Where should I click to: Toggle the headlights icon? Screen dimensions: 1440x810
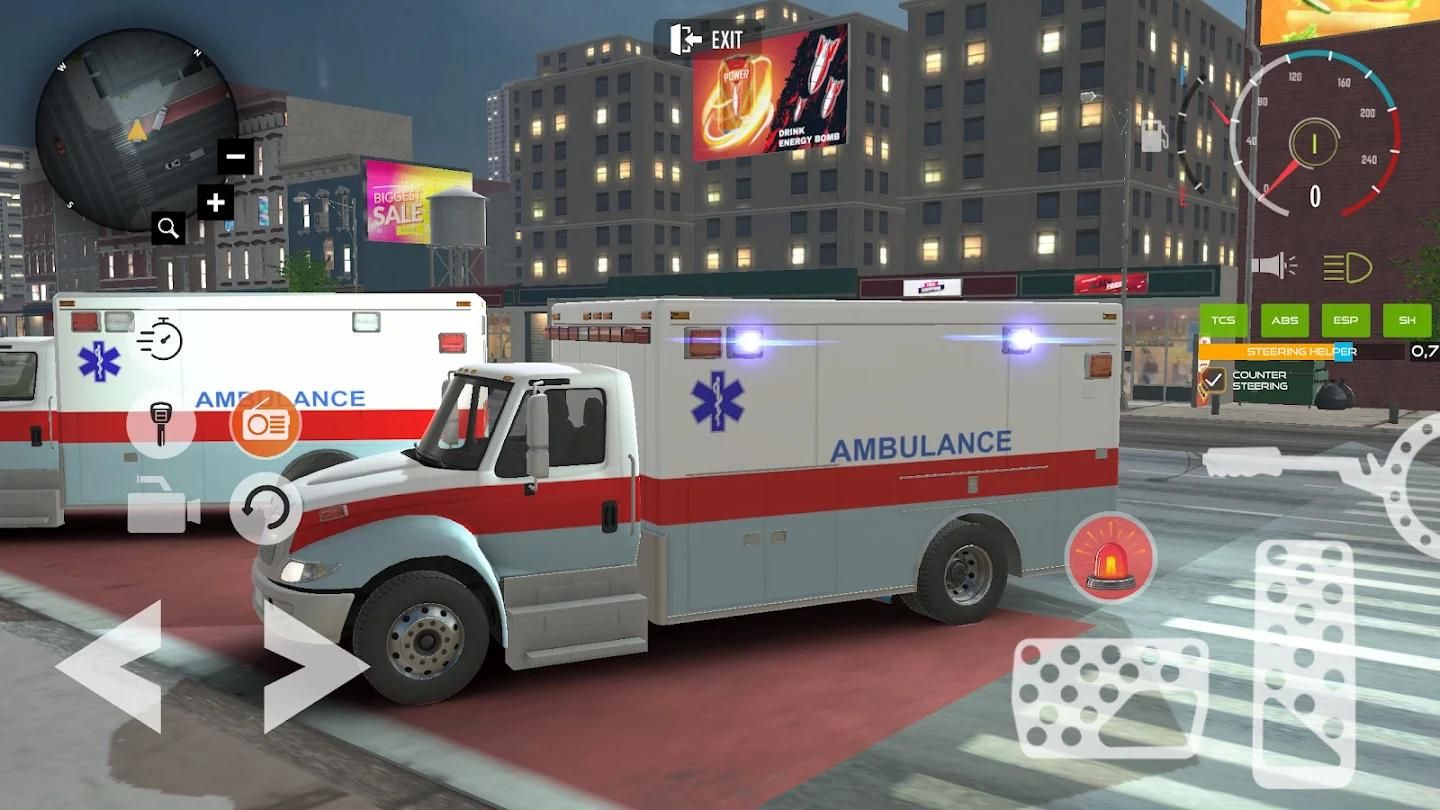pyautogui.click(x=1347, y=267)
